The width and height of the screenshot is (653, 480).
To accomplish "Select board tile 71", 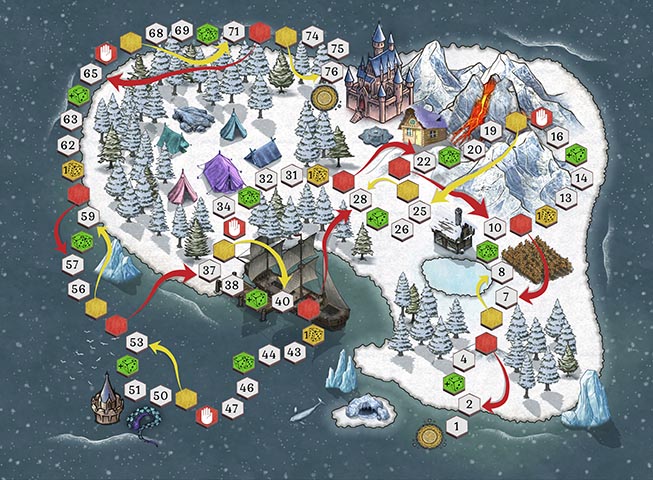I will 233,31.
